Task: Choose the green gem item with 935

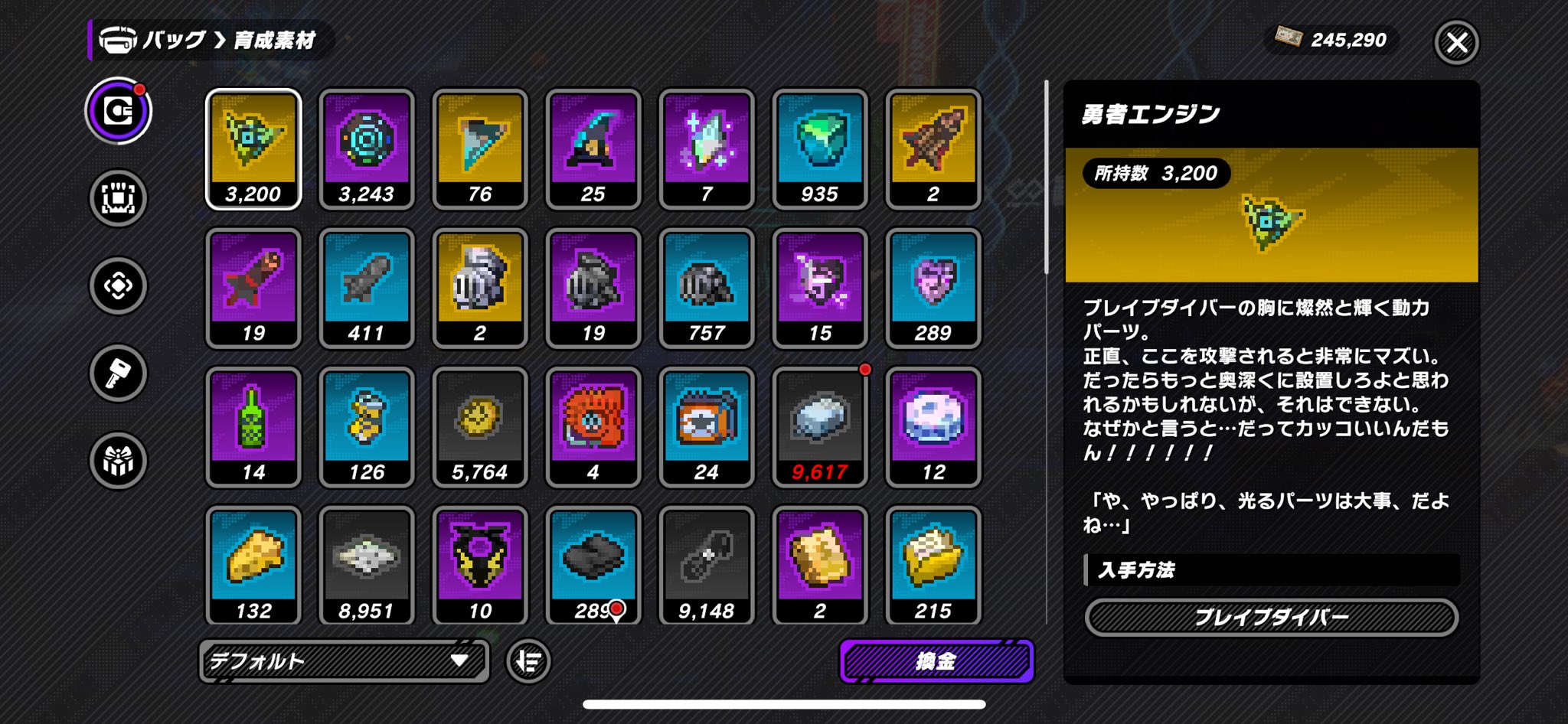Action: (820, 148)
